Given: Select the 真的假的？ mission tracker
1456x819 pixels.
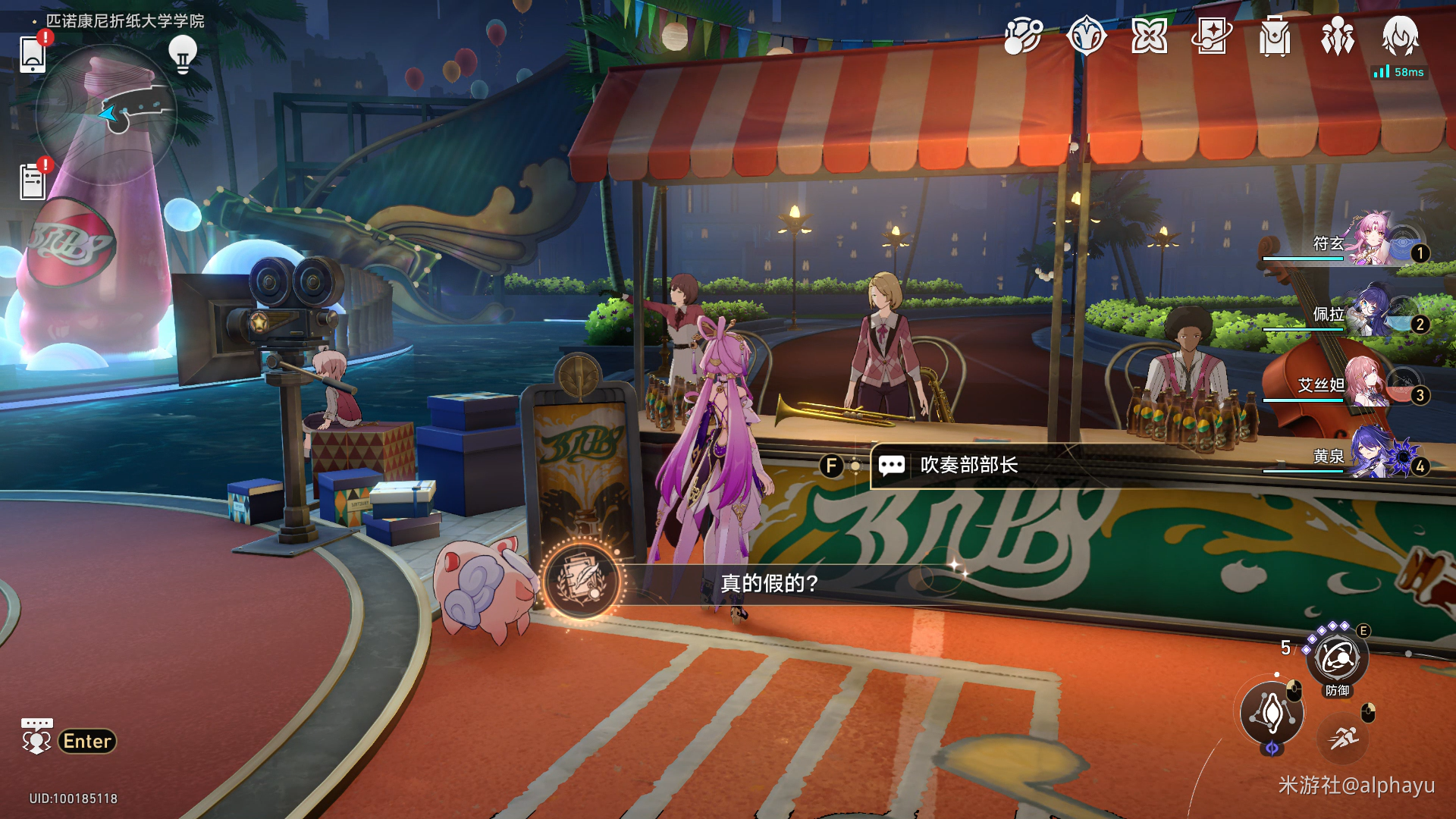Looking at the screenshot, I should [x=768, y=583].
